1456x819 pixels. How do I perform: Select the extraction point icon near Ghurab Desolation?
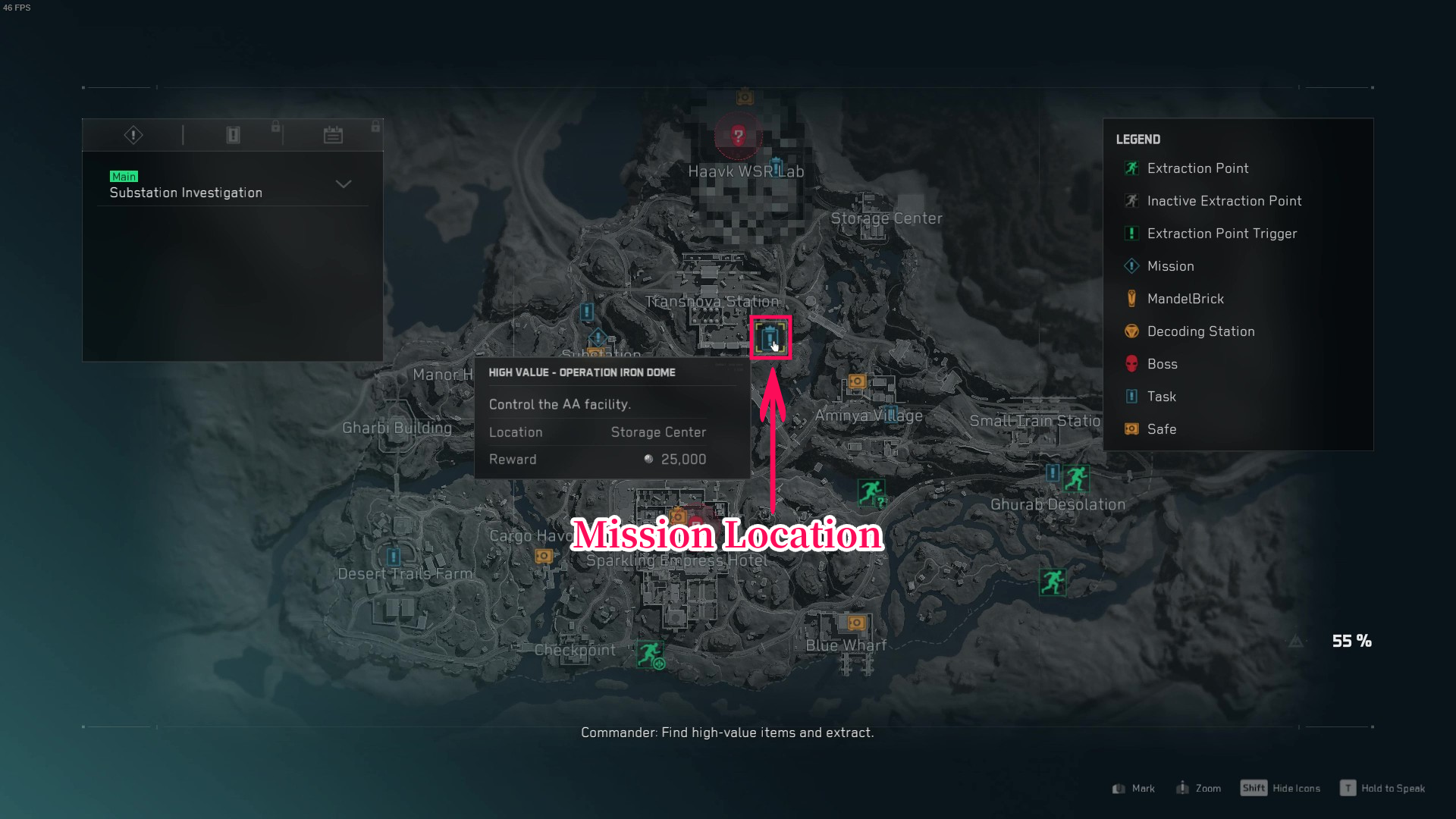pyautogui.click(x=1077, y=478)
